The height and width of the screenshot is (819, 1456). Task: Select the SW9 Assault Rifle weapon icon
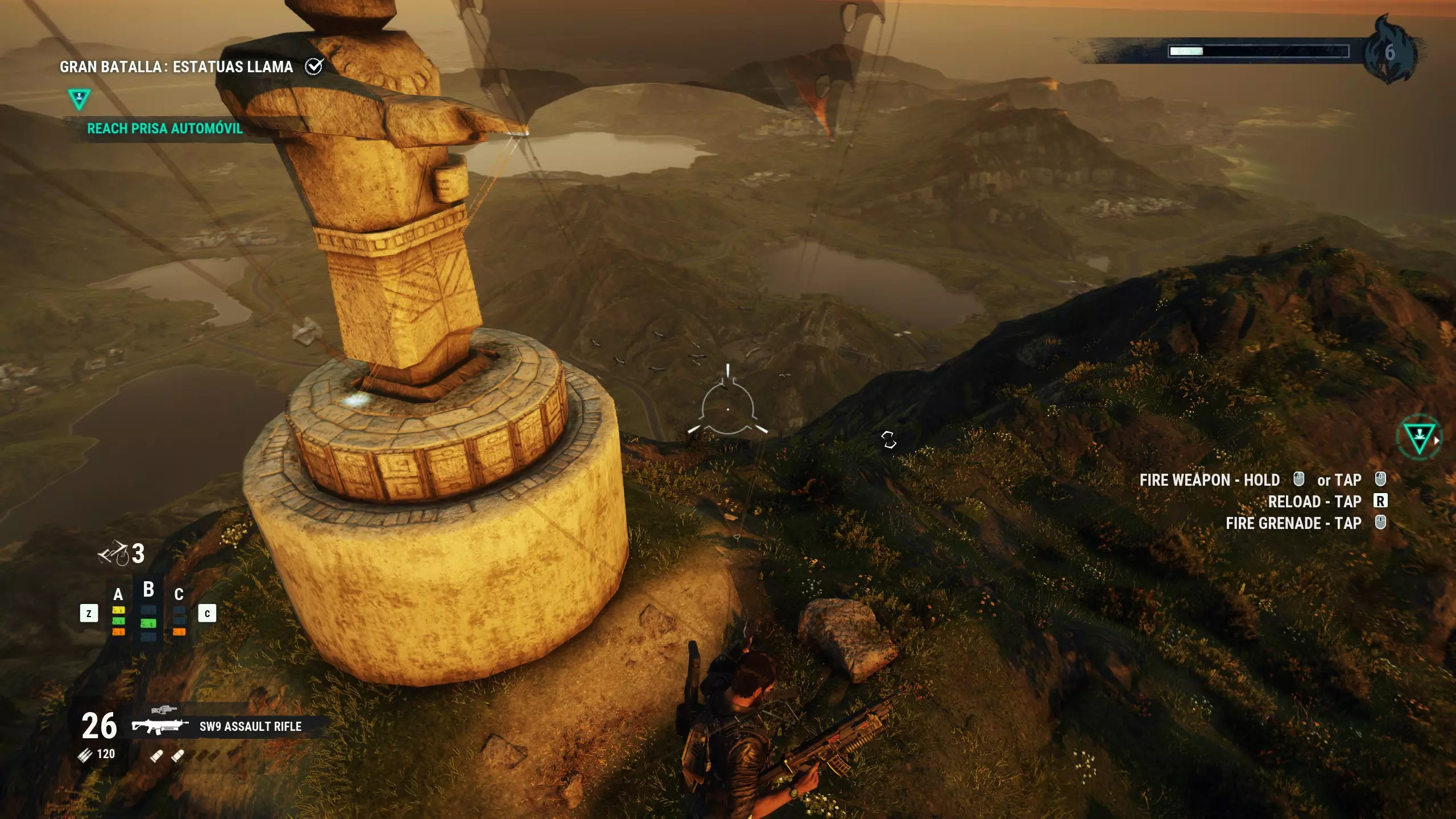[160, 726]
